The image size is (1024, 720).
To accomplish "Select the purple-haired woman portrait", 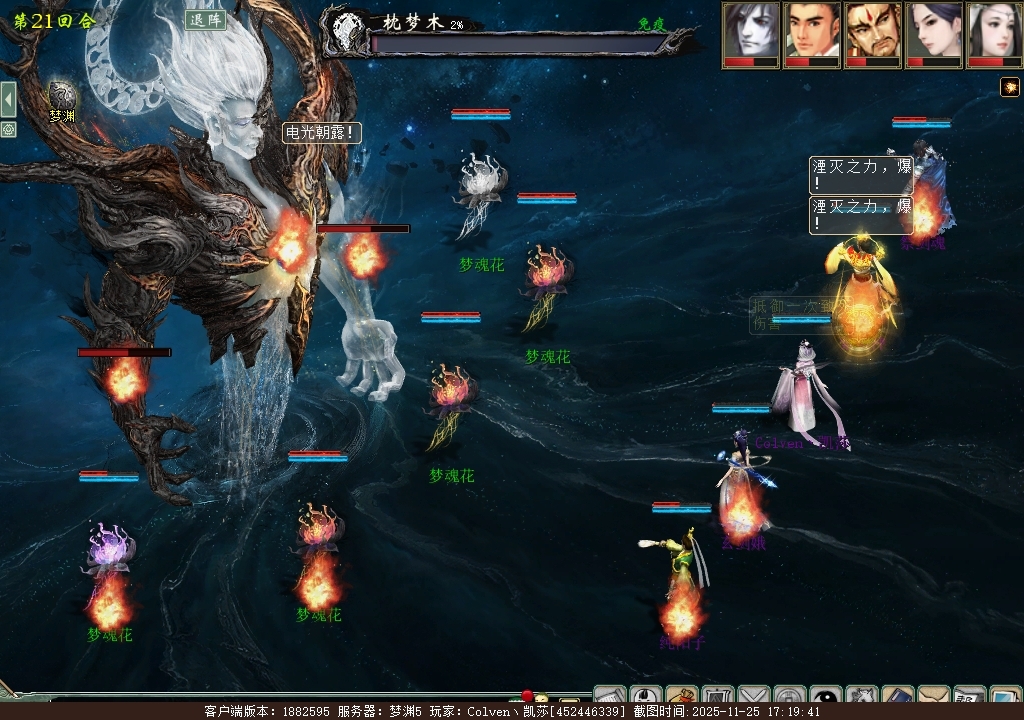I will pyautogui.click(x=934, y=33).
